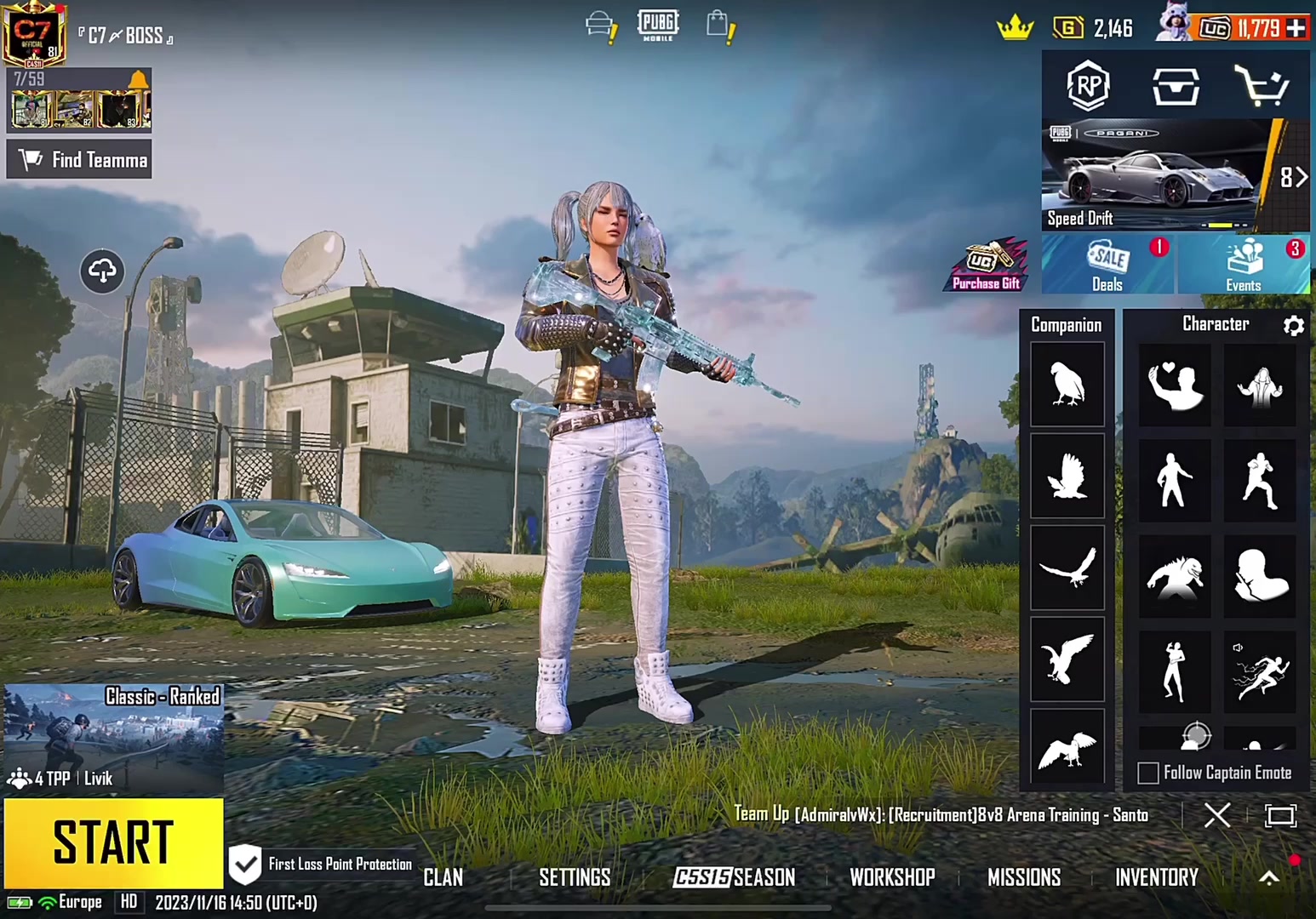Open the Purchase Gift UC offer
Image resolution: width=1316 pixels, height=919 pixels.
click(x=987, y=265)
